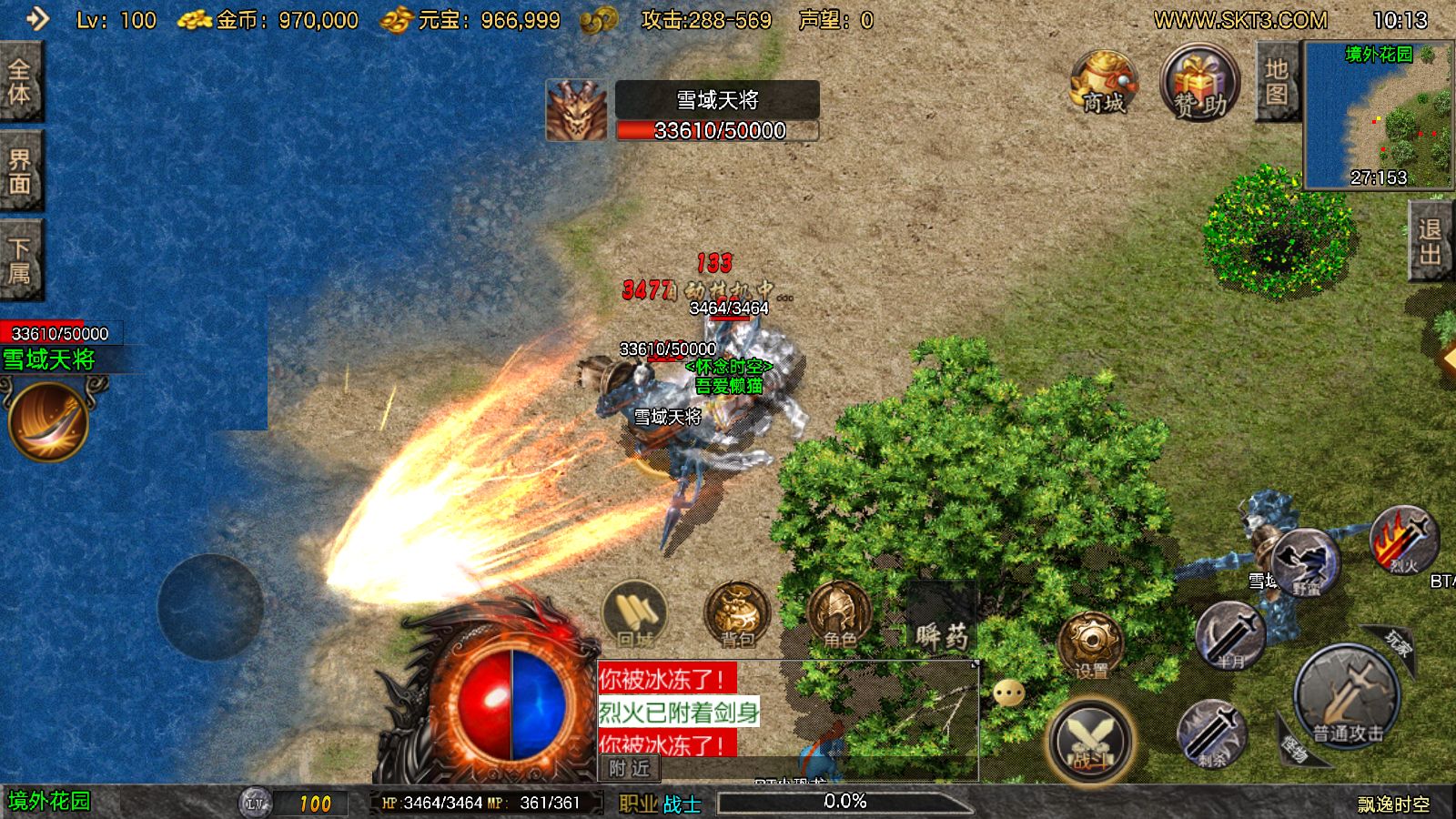Toggle the 战斗 combat mode button
The width and height of the screenshot is (1456, 819).
(1090, 739)
